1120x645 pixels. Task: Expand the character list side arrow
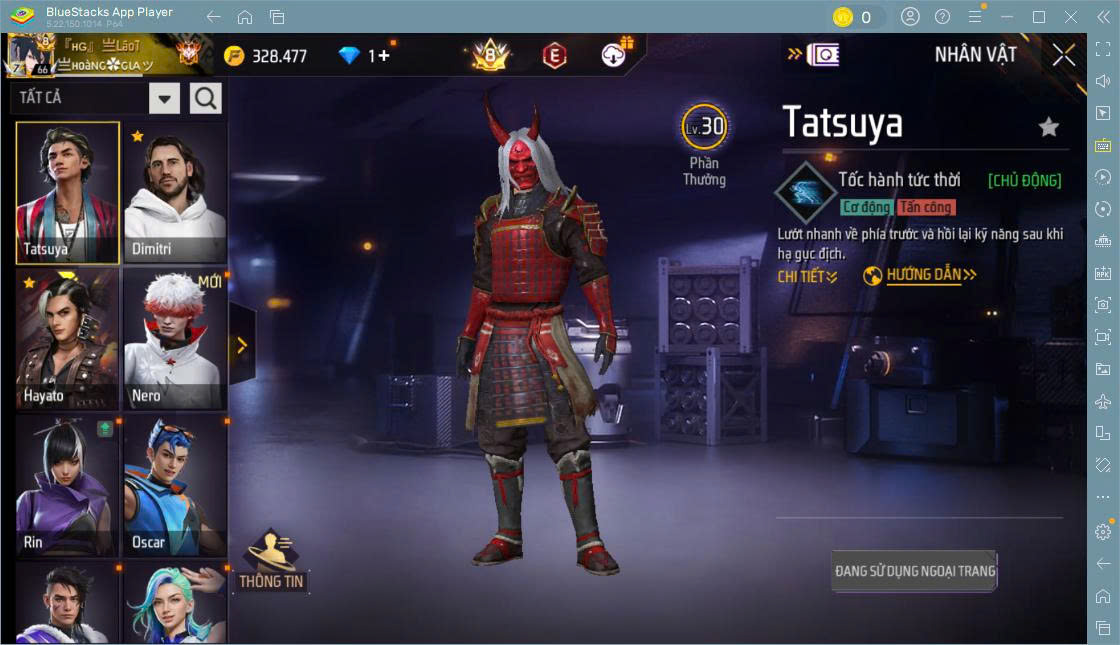[x=242, y=345]
